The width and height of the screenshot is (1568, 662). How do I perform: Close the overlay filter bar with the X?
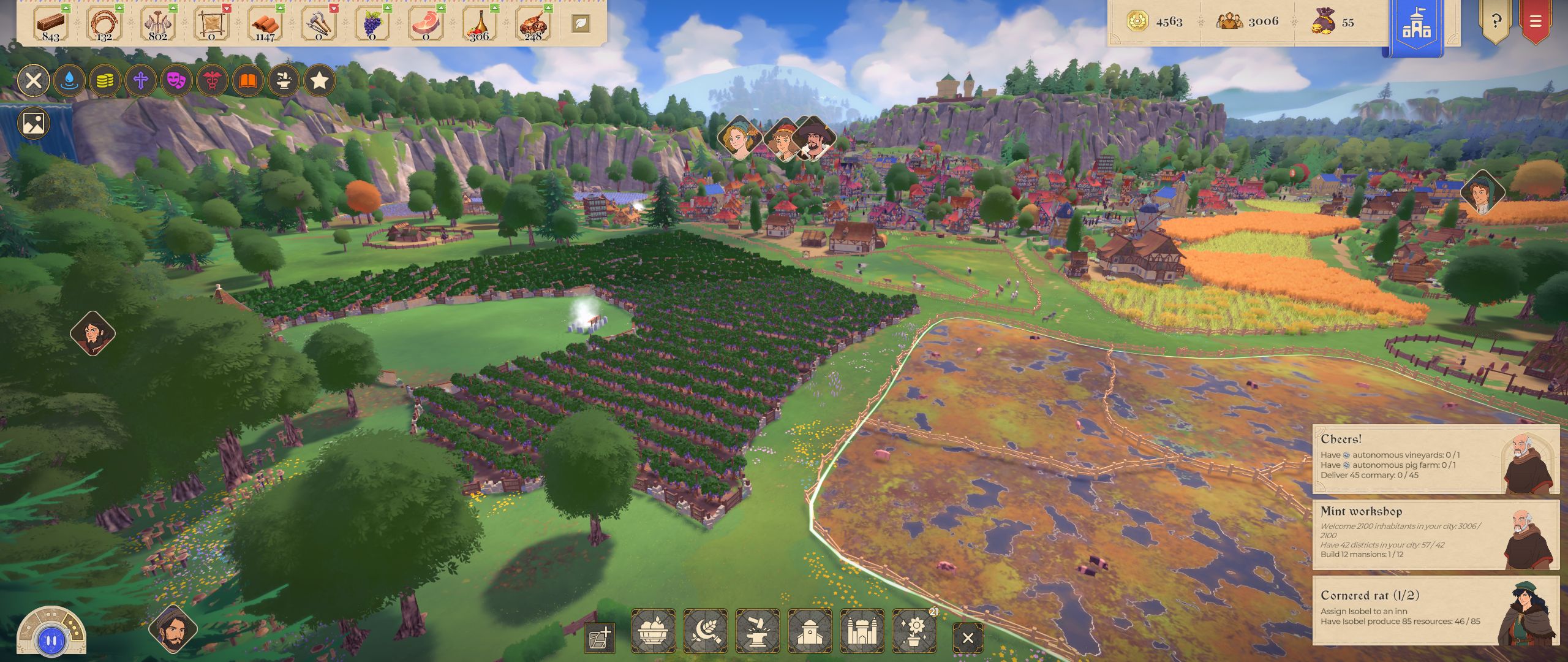point(34,80)
